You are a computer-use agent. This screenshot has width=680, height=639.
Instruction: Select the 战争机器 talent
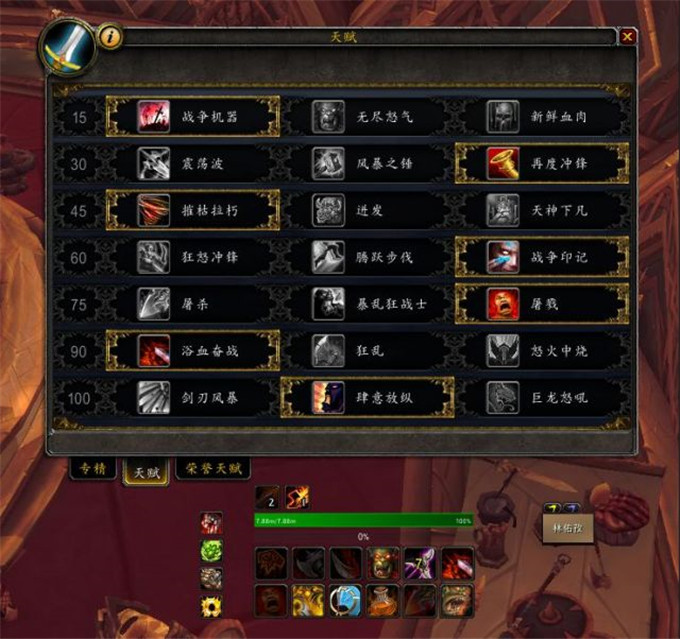coord(192,117)
